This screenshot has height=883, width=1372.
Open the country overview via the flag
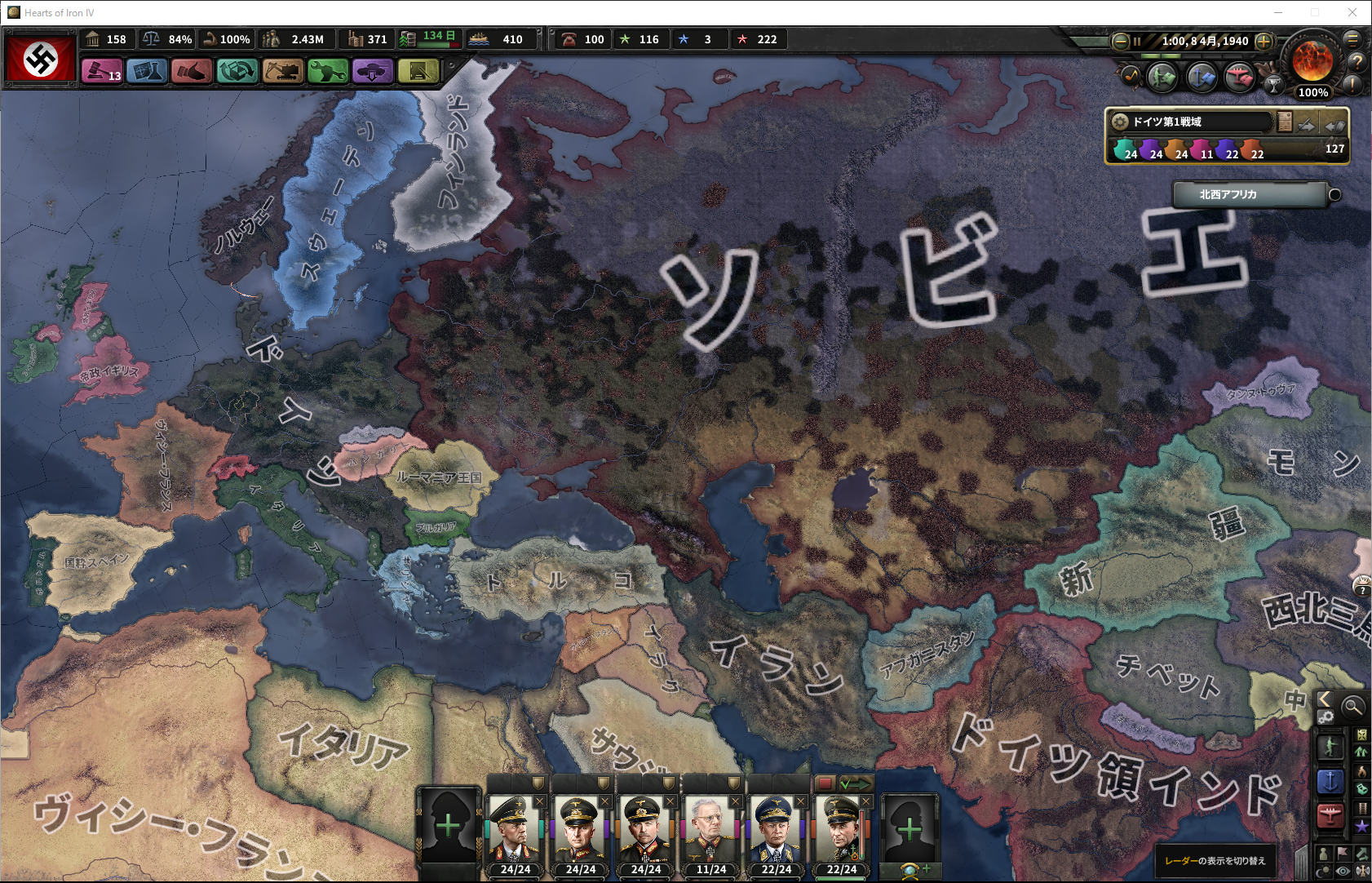click(x=41, y=58)
